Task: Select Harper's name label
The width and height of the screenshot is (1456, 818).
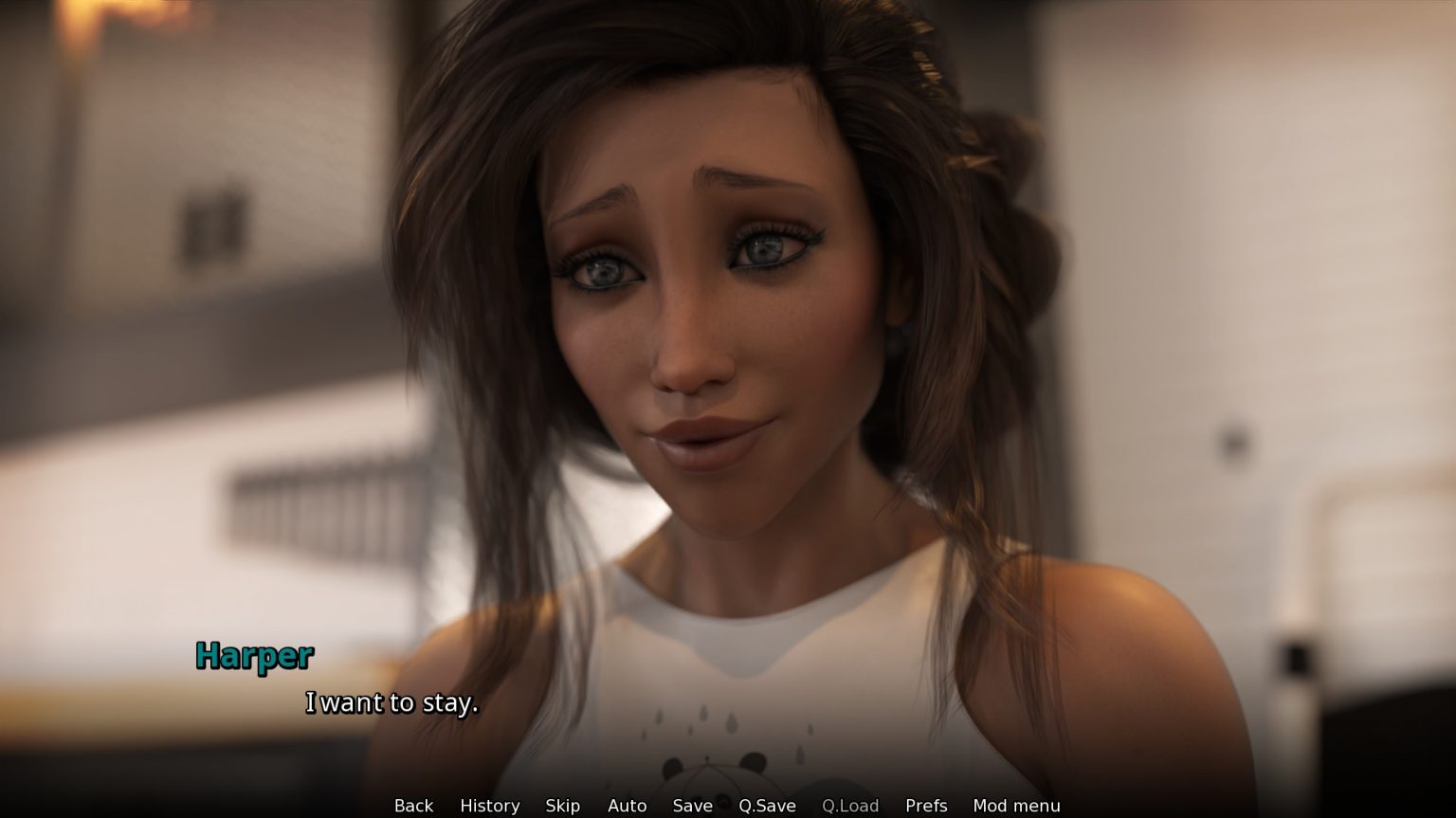Action: 254,656
